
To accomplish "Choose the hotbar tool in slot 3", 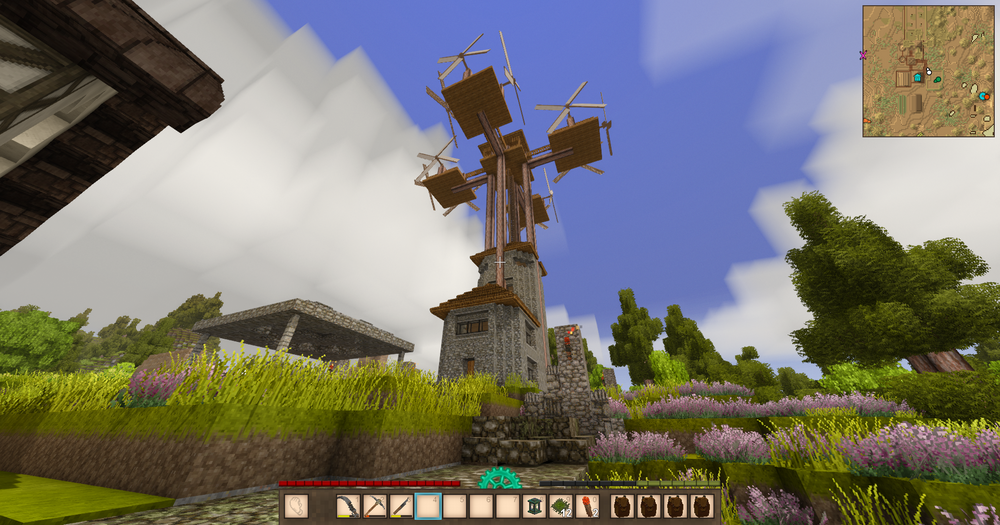I will click(x=401, y=507).
